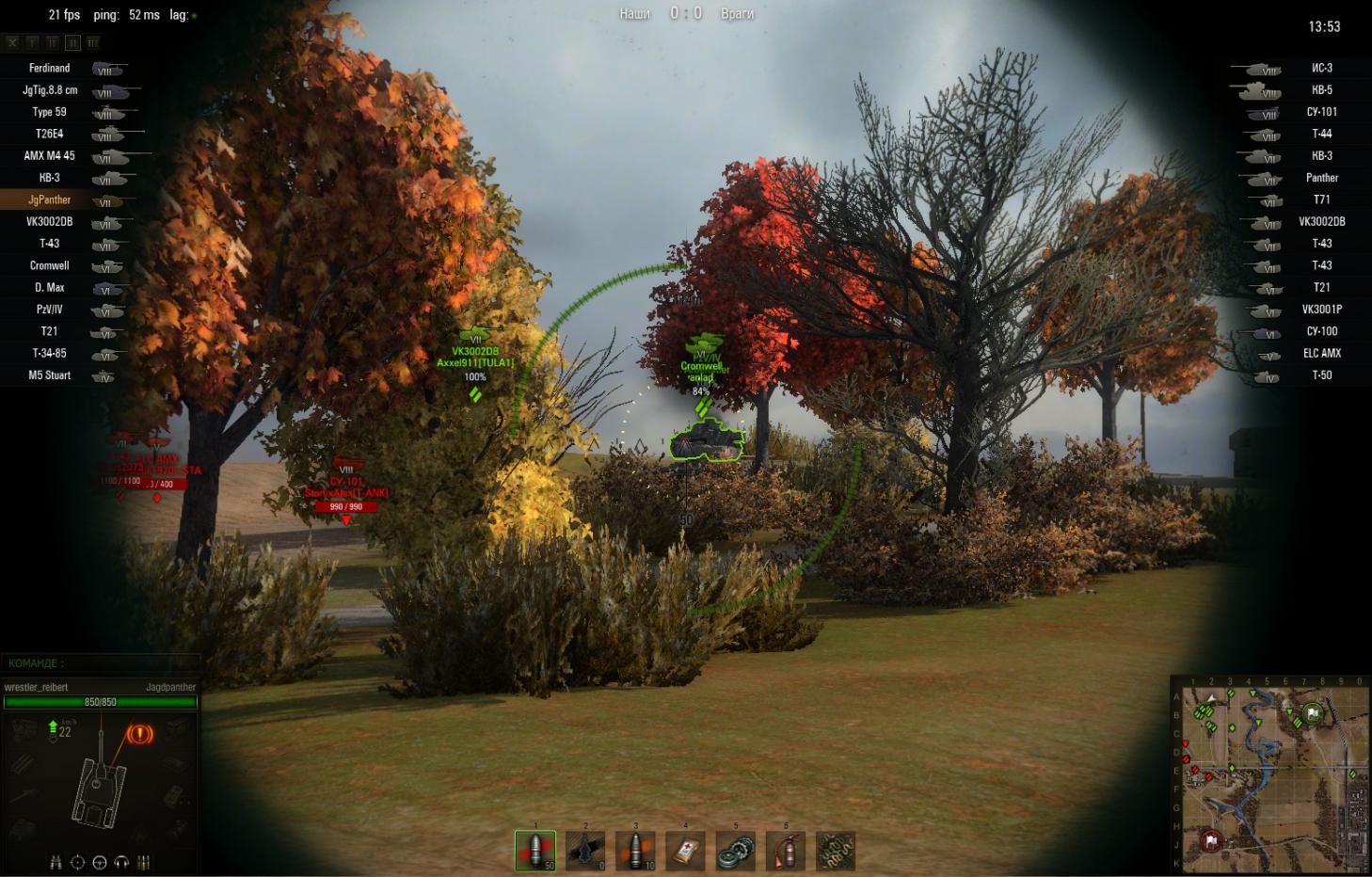This screenshot has width=1372, height=877.
Task: Click the highlighted JgPanther row
Action: point(50,200)
